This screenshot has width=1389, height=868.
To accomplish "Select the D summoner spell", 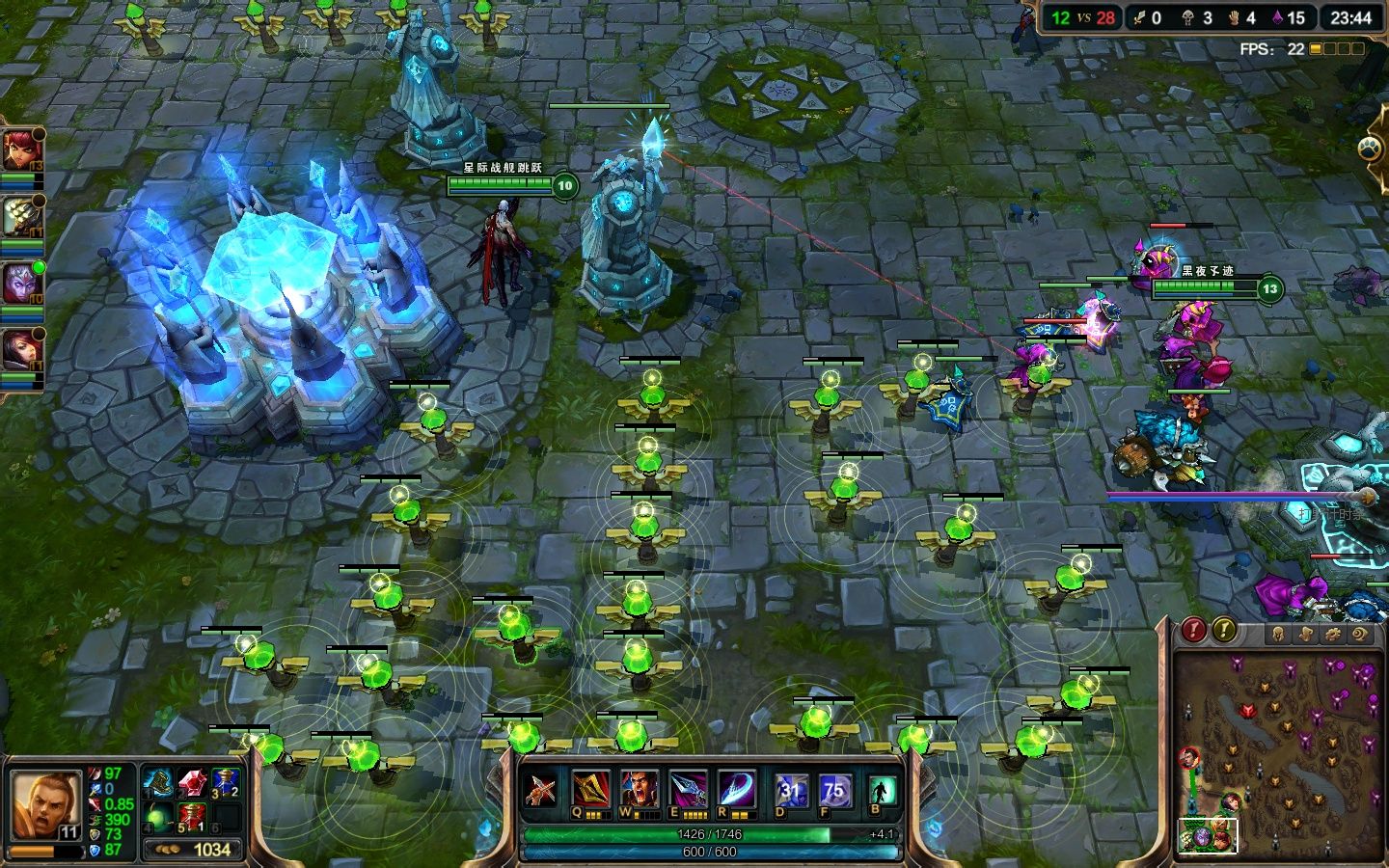I will (x=791, y=791).
